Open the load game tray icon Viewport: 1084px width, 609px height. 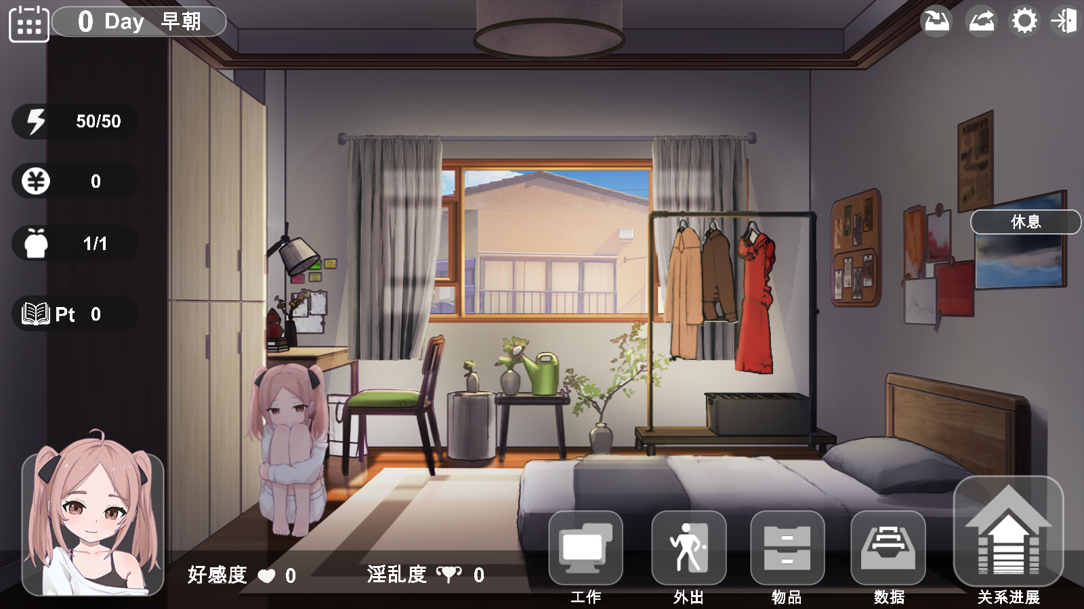point(981,21)
